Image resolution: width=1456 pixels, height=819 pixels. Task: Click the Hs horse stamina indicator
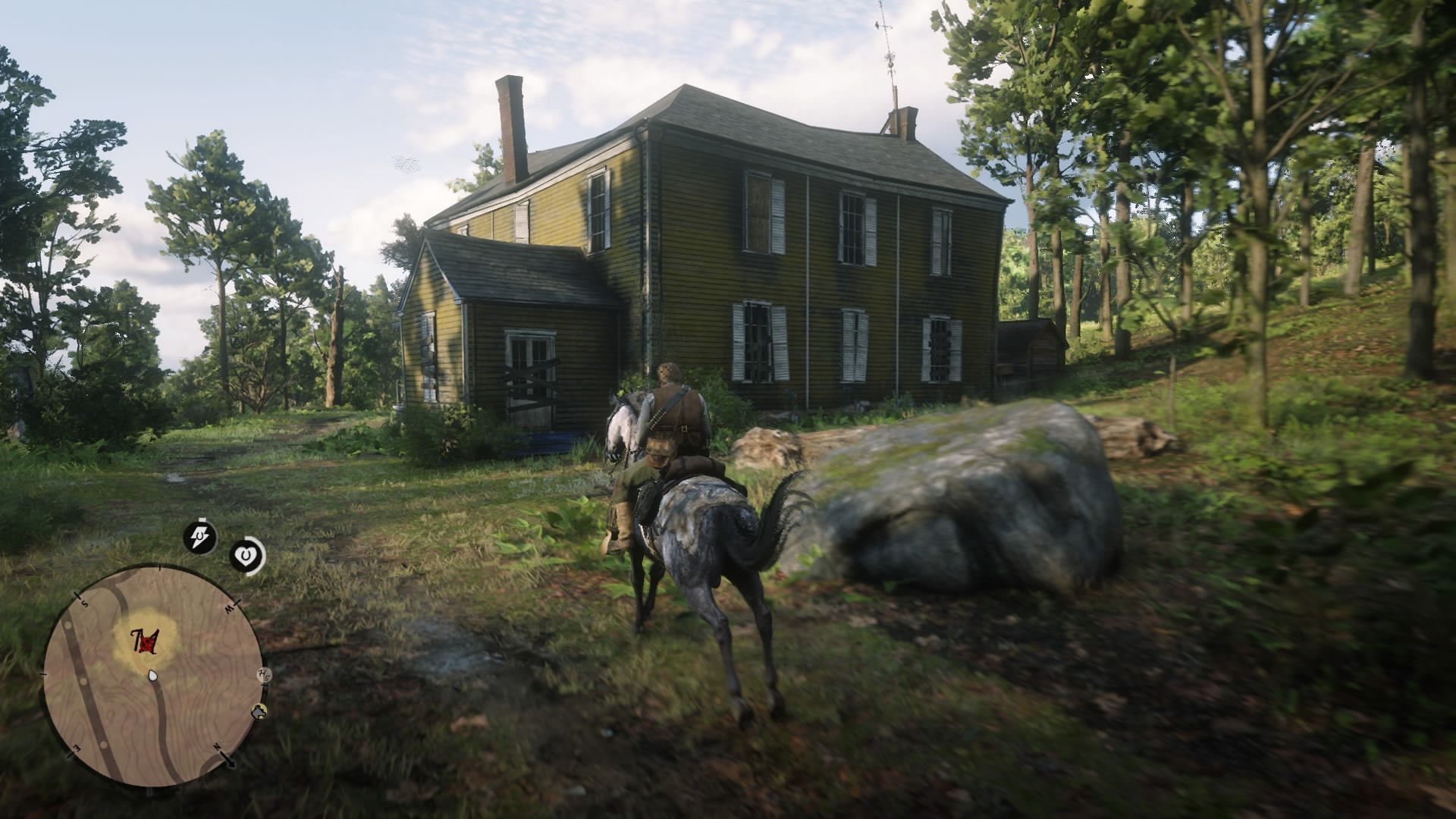[x=263, y=675]
